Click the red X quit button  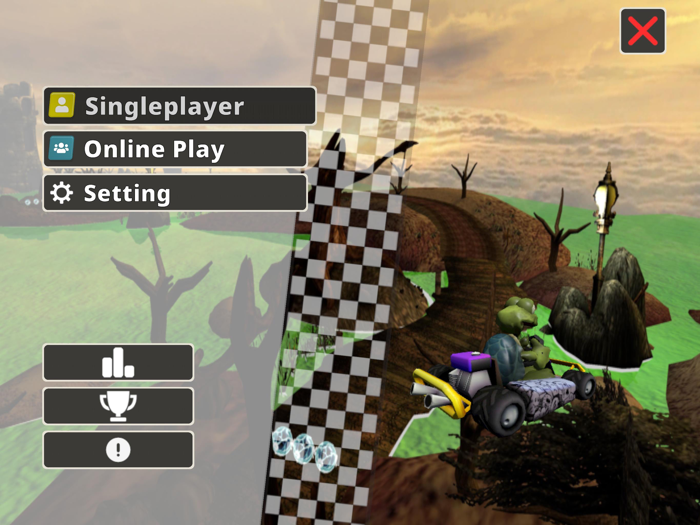pos(642,31)
